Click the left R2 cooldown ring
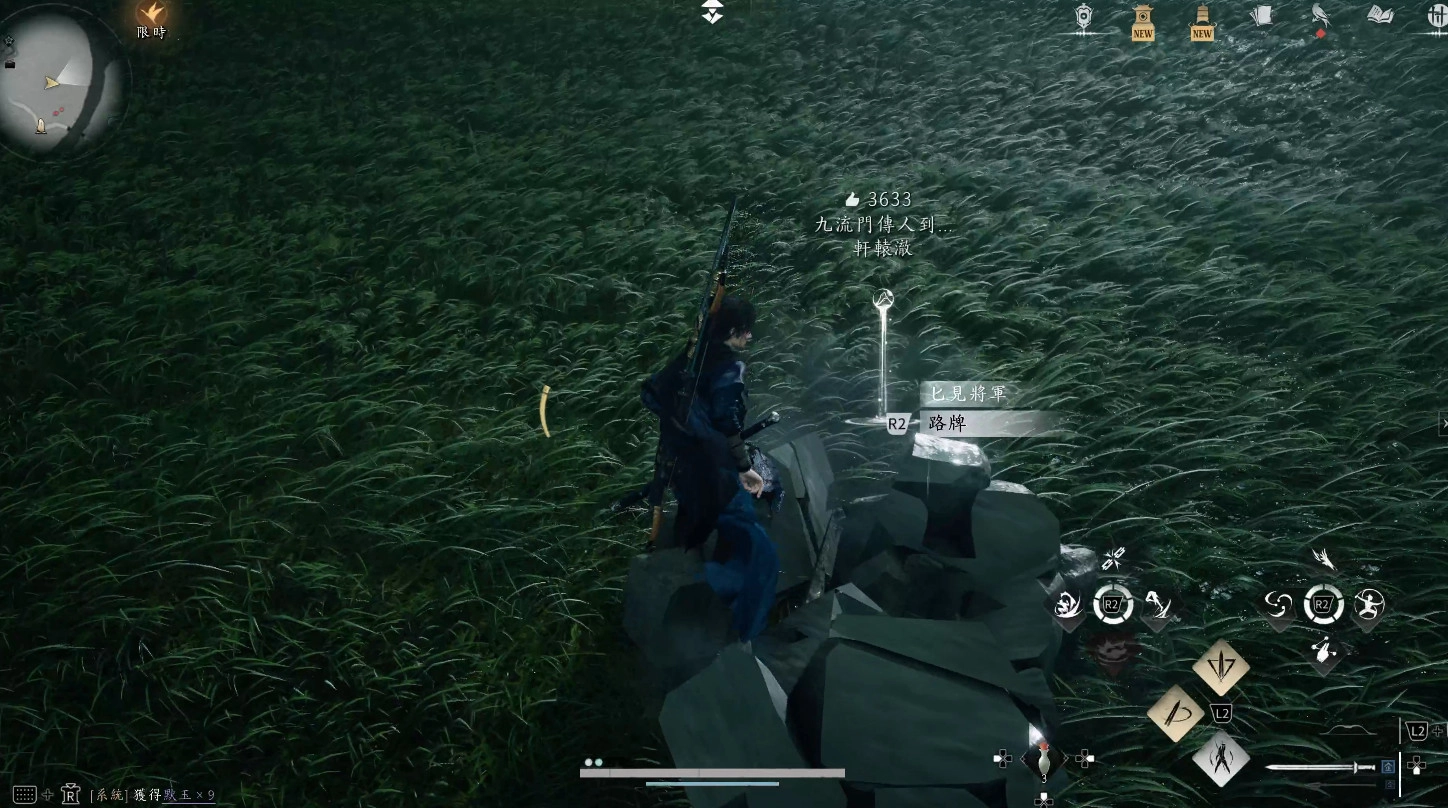The height and width of the screenshot is (808, 1448). 1112,603
